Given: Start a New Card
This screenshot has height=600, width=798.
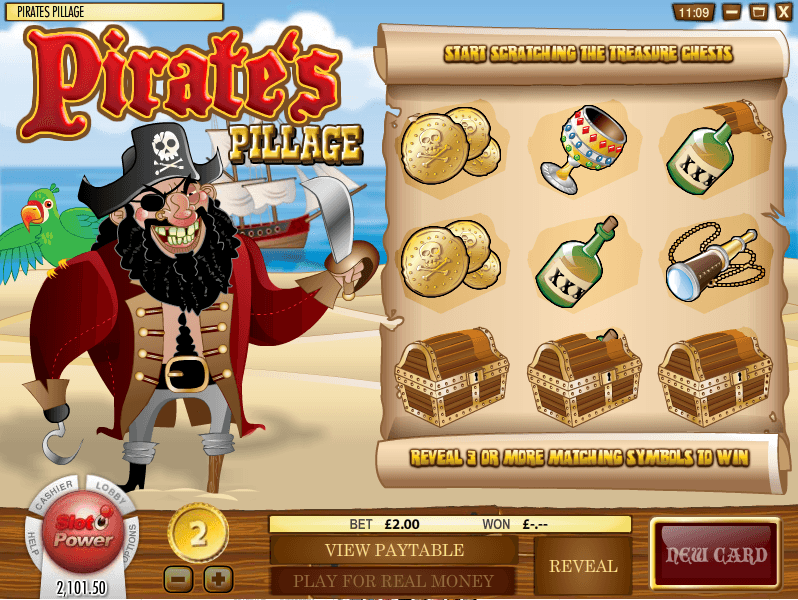Looking at the screenshot, I should [x=716, y=556].
